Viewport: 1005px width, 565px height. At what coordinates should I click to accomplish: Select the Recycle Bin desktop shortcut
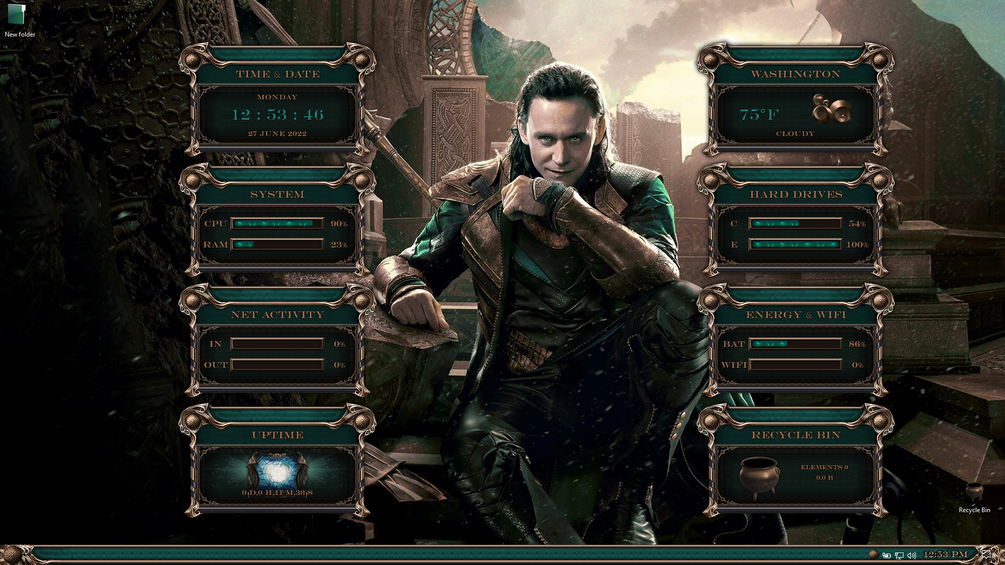click(x=974, y=494)
